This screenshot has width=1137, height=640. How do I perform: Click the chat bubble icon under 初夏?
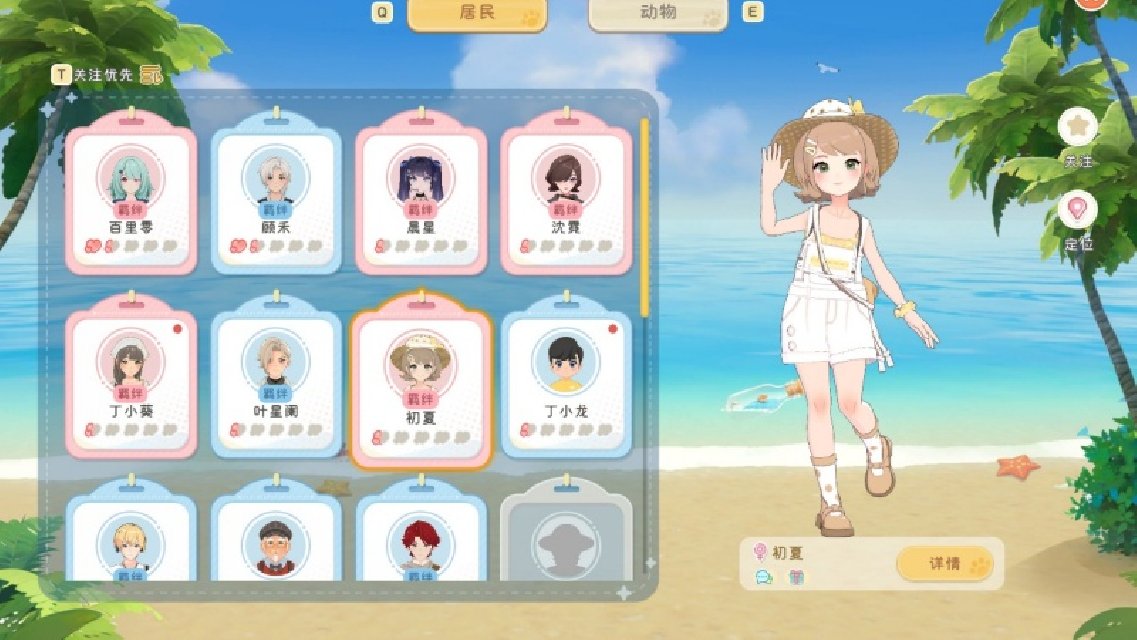click(763, 577)
